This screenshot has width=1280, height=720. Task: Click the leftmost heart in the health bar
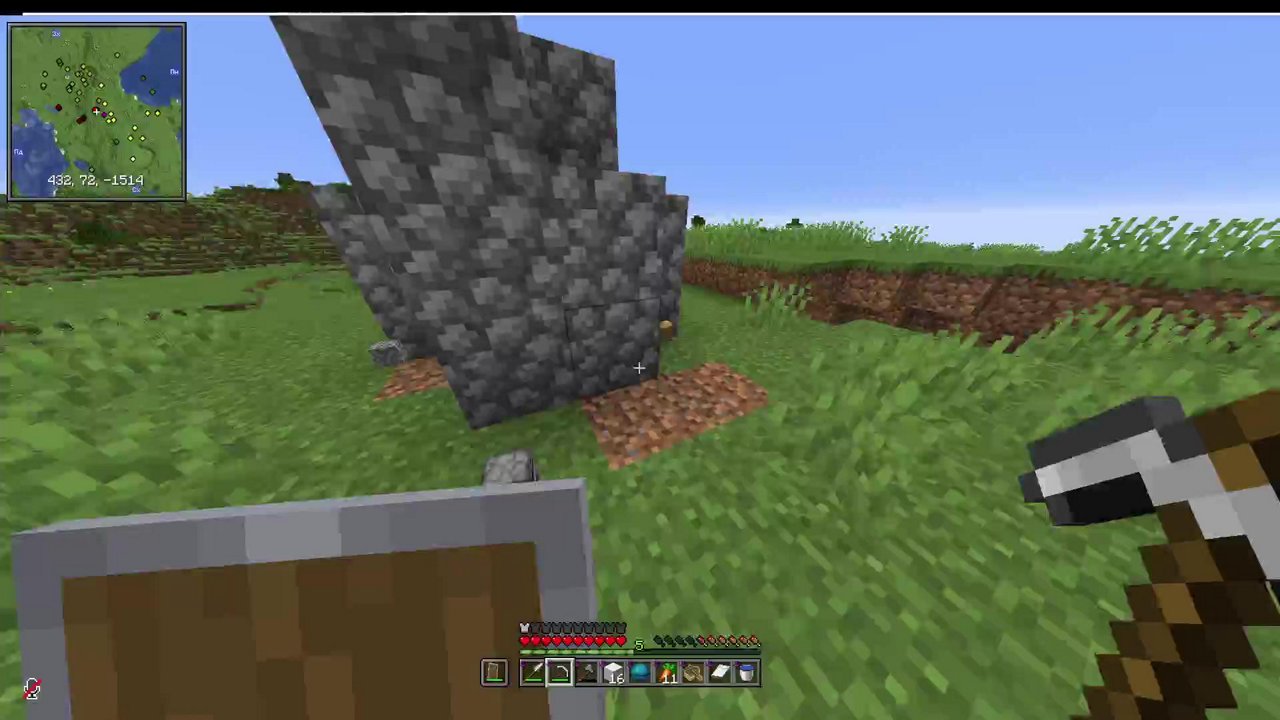coord(524,640)
